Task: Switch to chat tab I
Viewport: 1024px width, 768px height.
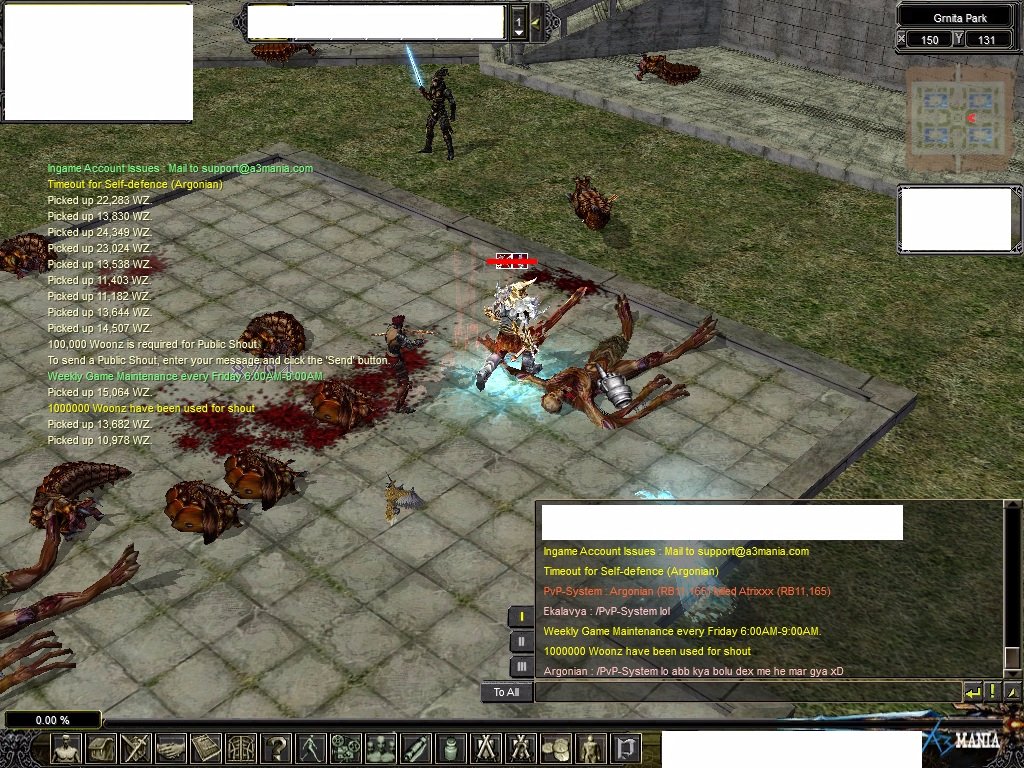Action: [521, 616]
